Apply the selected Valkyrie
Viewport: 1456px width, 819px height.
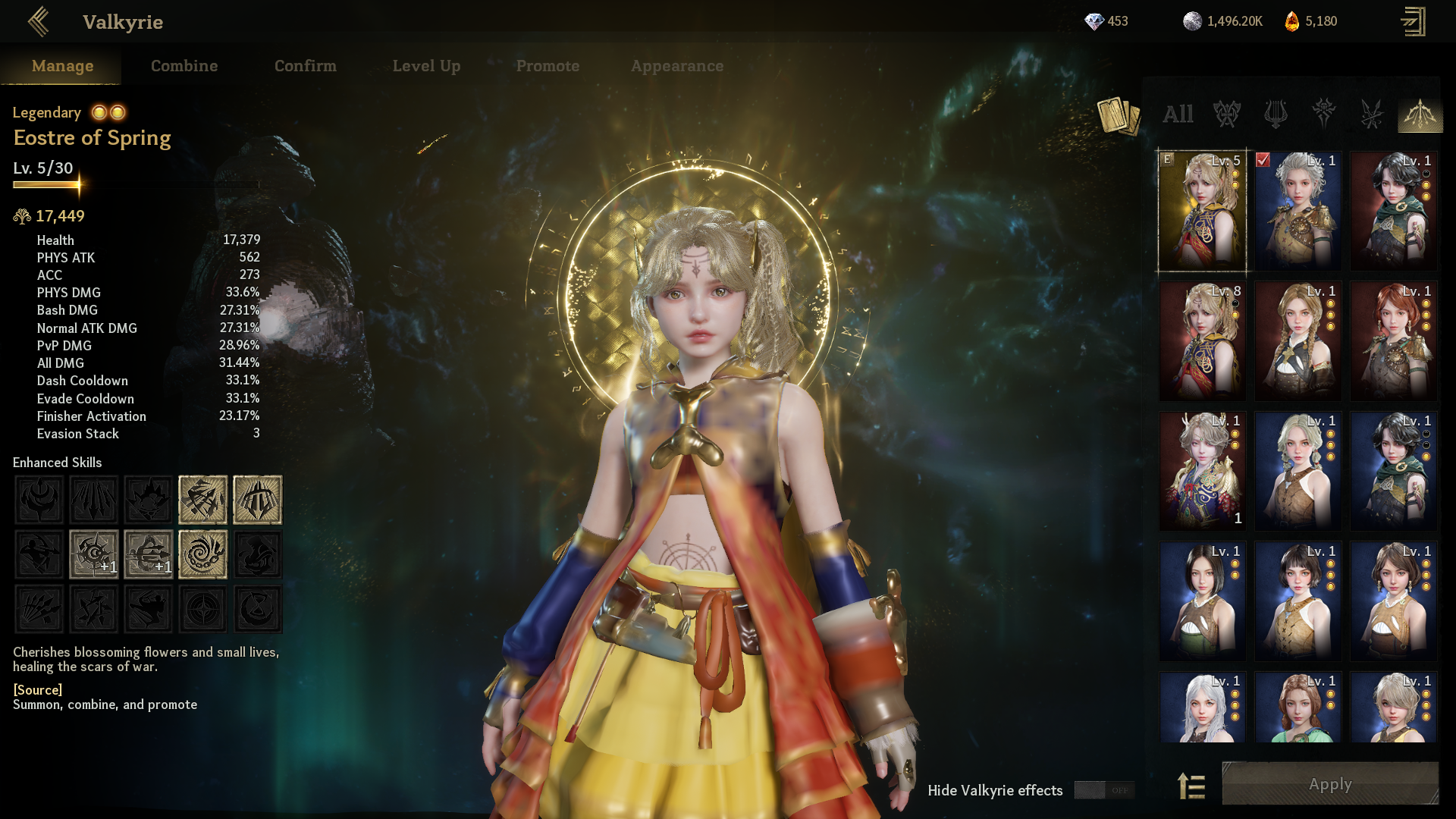(1330, 784)
